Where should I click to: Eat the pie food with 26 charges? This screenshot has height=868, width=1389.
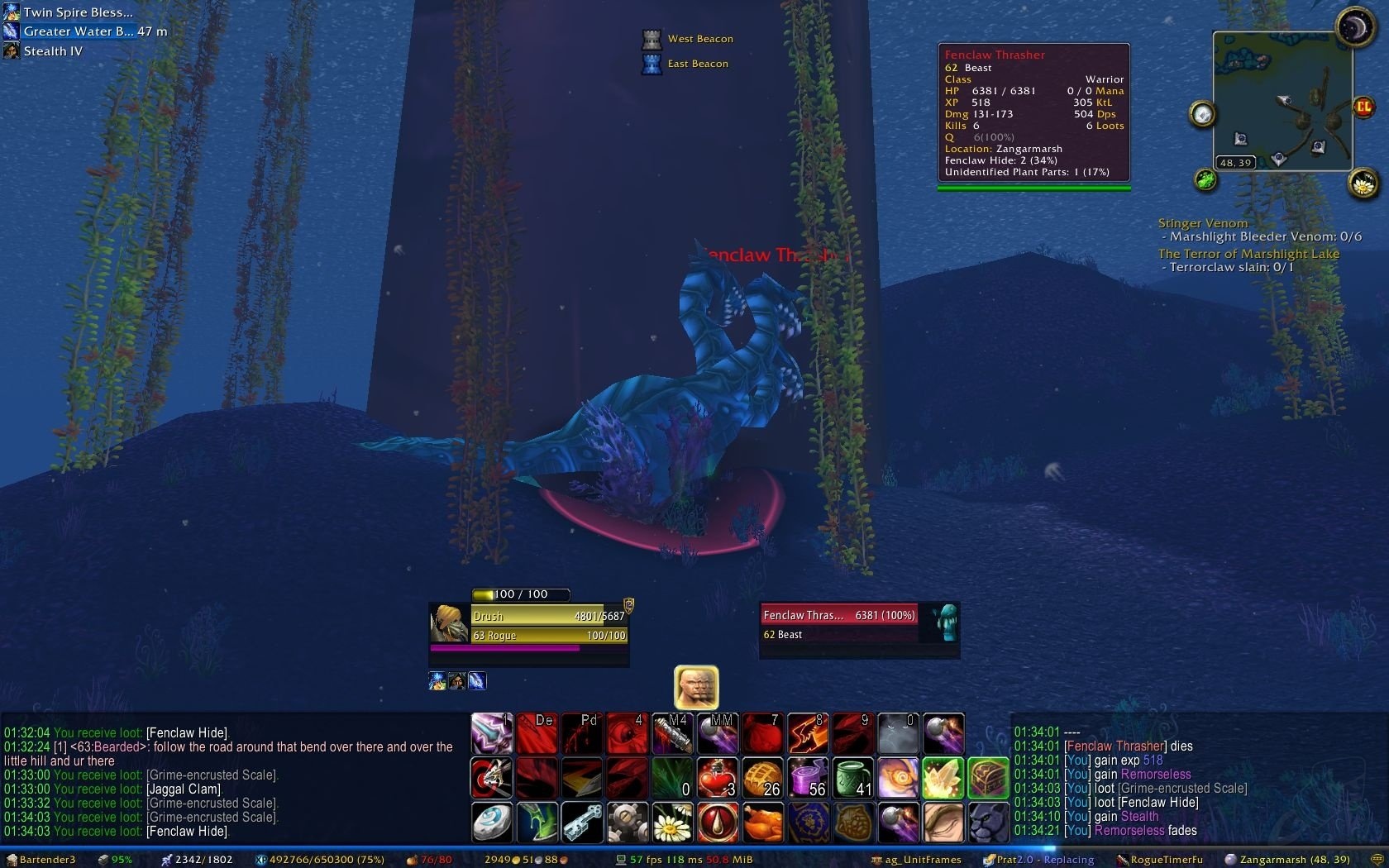click(x=762, y=778)
